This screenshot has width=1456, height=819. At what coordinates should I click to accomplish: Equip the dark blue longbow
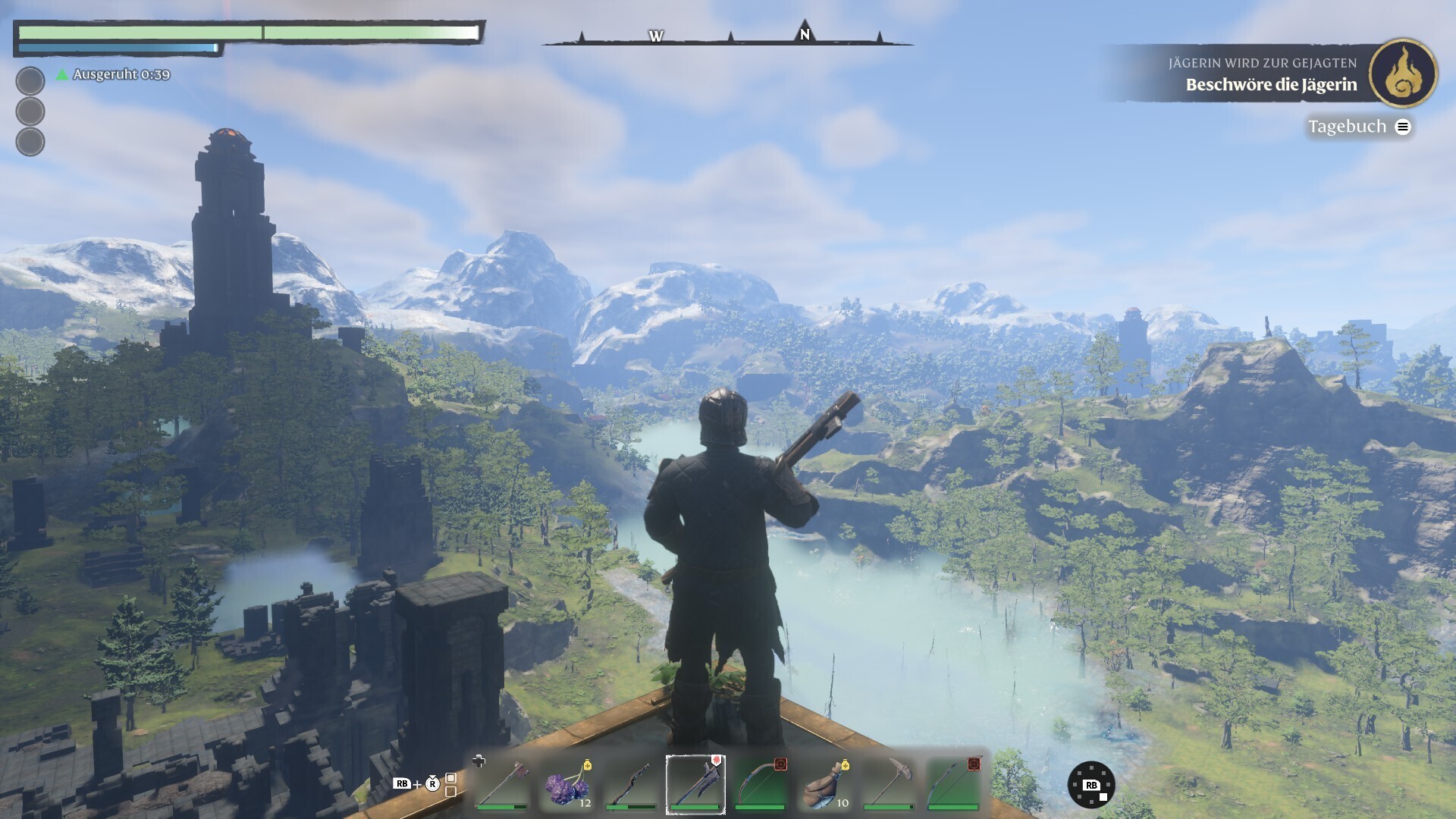[953, 784]
